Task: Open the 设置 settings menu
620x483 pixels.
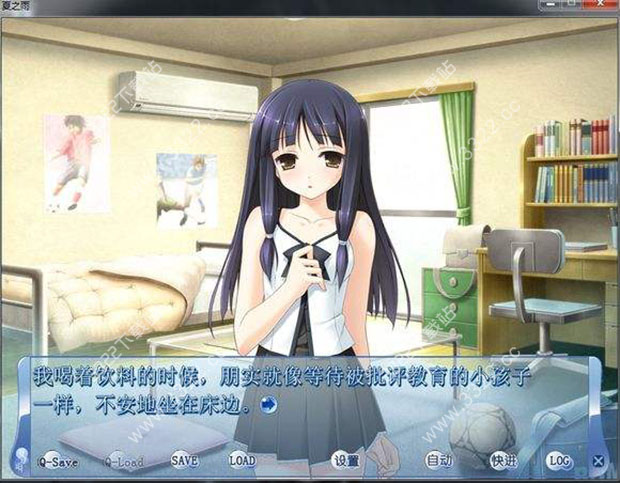Action: click(x=346, y=461)
